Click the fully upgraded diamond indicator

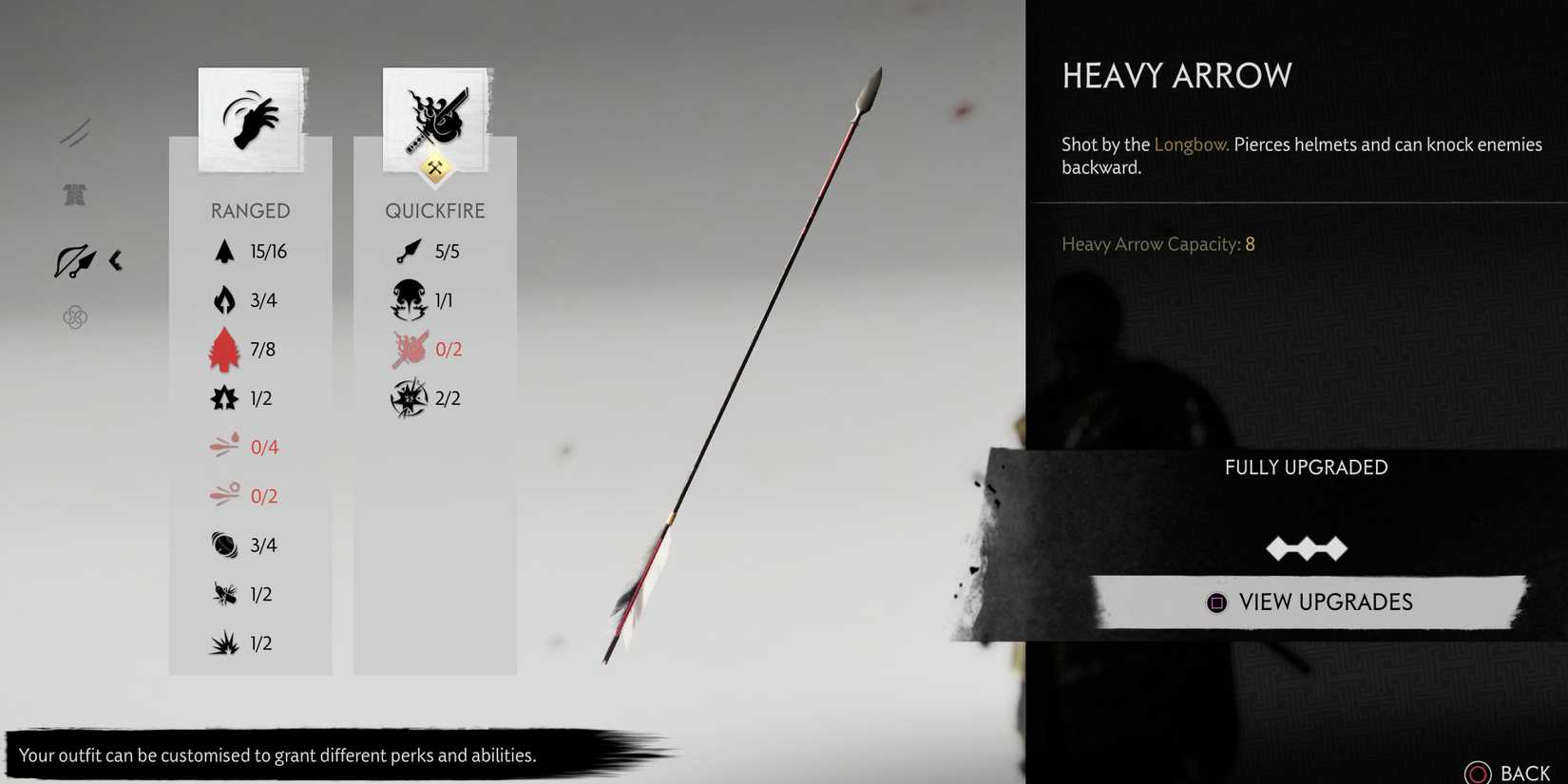click(x=1307, y=546)
